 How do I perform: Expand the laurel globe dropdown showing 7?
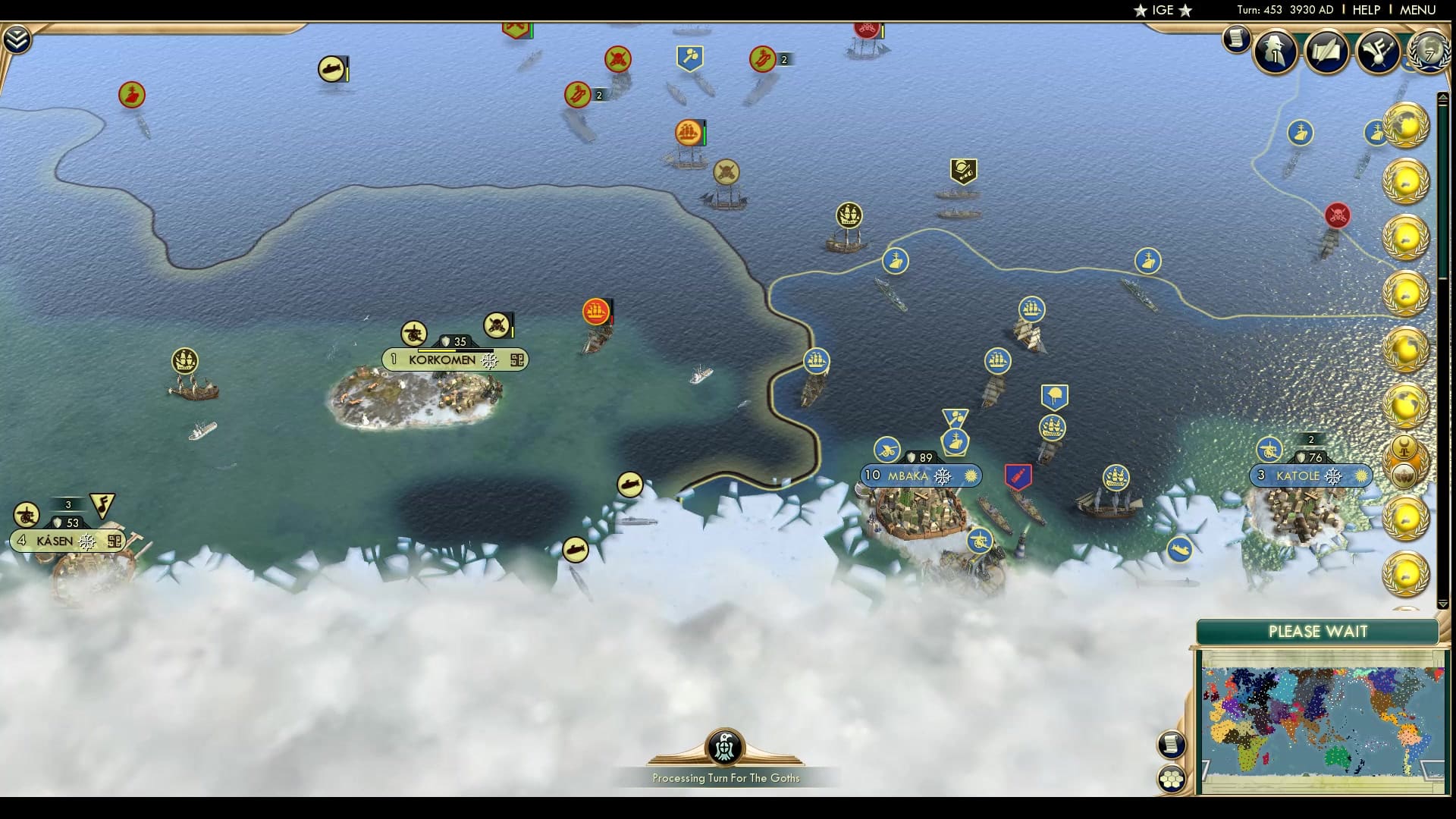(1426, 52)
